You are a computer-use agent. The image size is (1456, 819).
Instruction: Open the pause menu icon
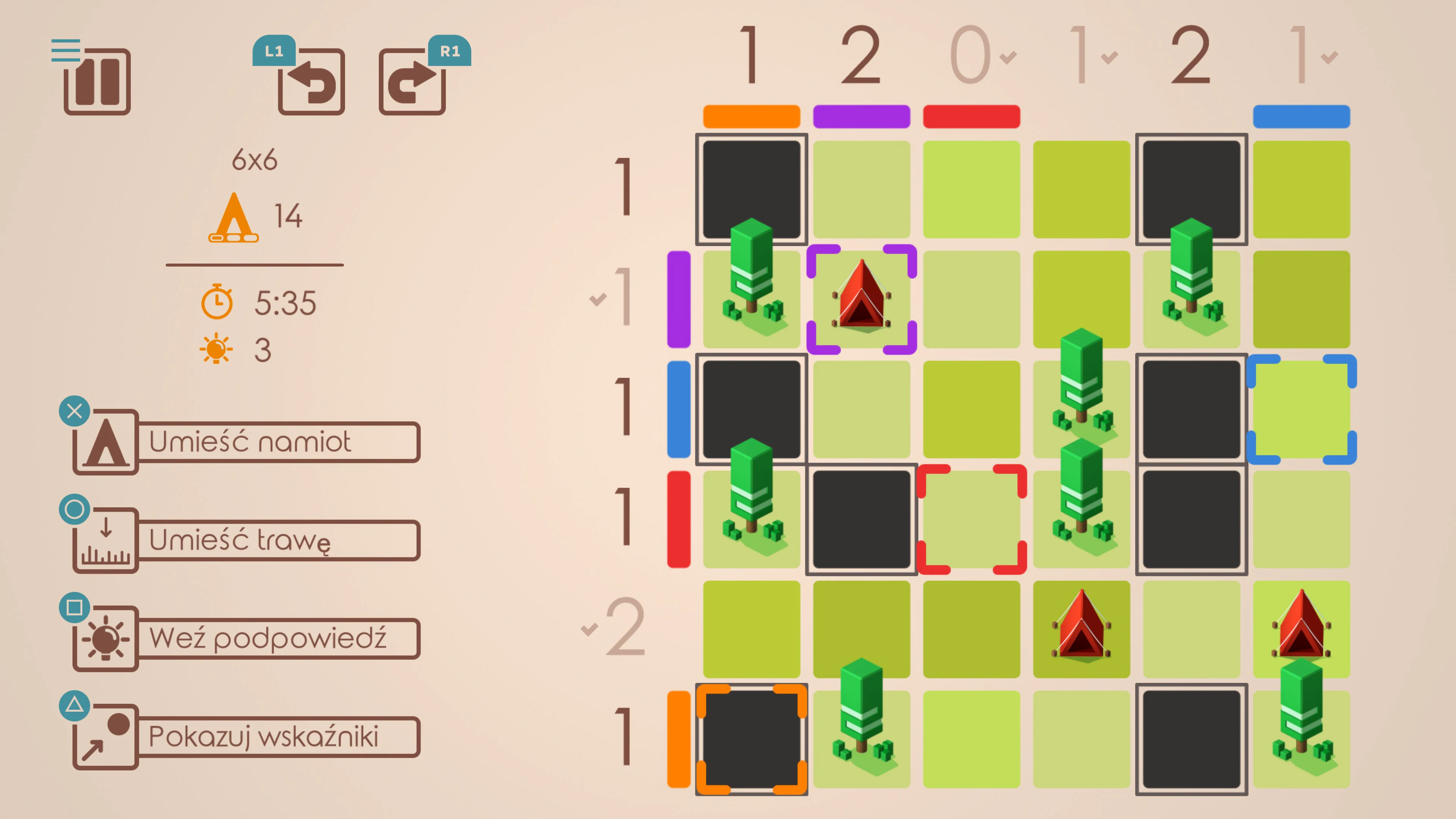coord(97,82)
